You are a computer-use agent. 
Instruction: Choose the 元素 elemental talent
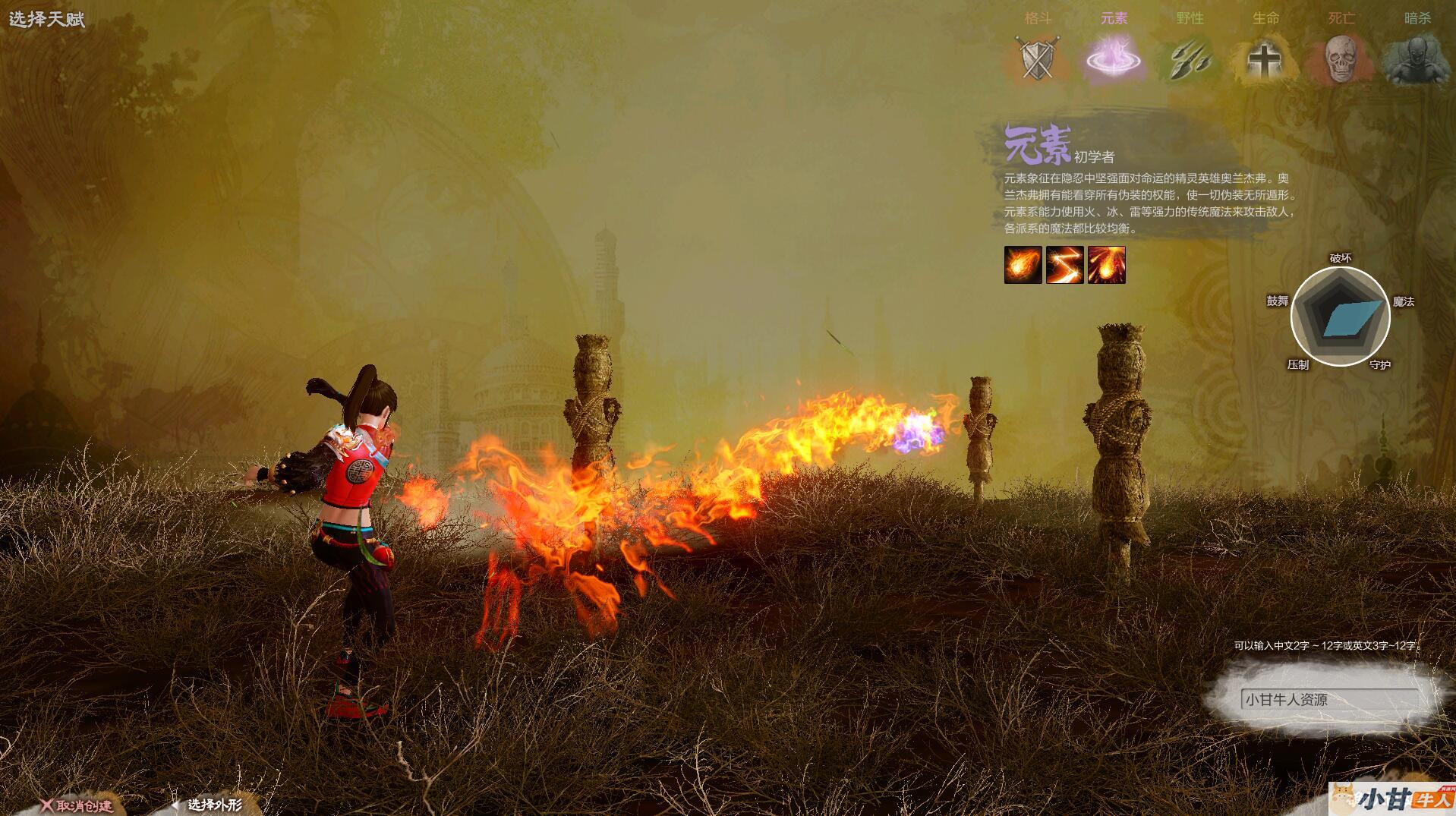1113,58
